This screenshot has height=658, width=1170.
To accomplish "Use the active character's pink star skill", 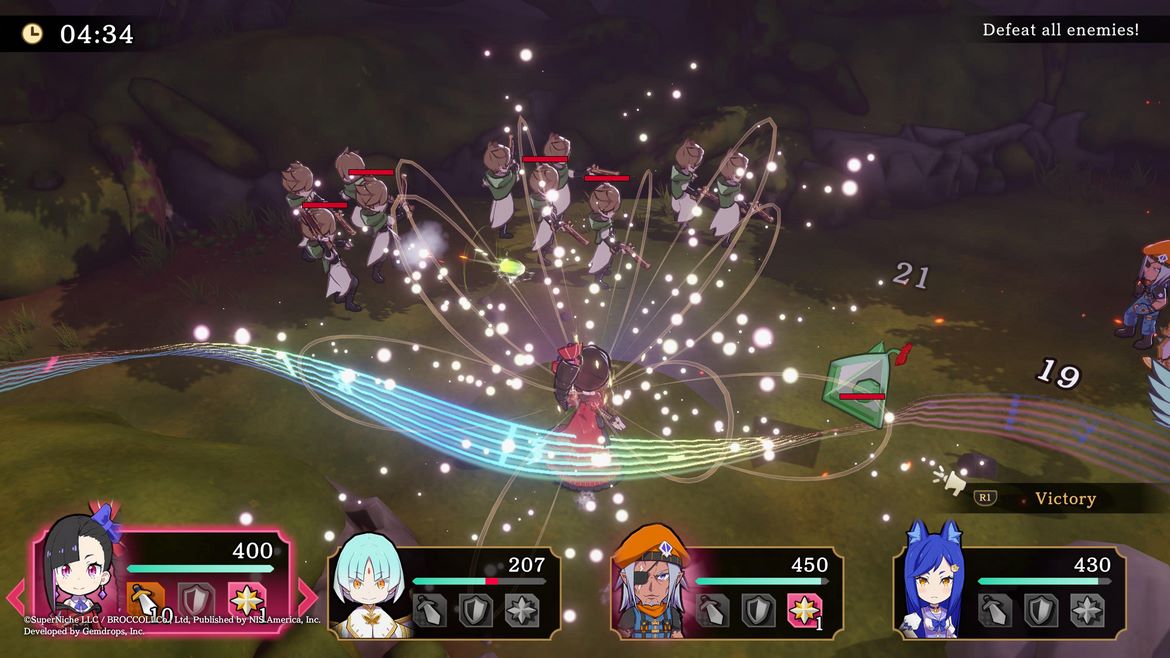I will (x=246, y=601).
